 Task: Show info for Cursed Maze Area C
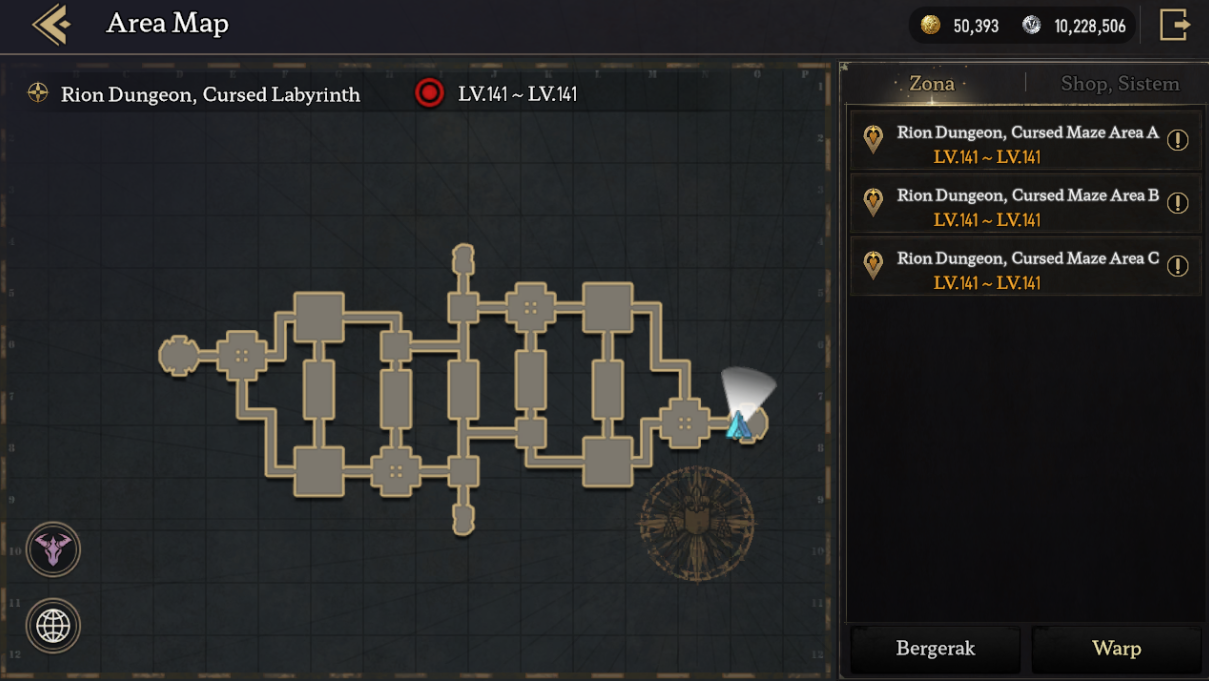1178,266
